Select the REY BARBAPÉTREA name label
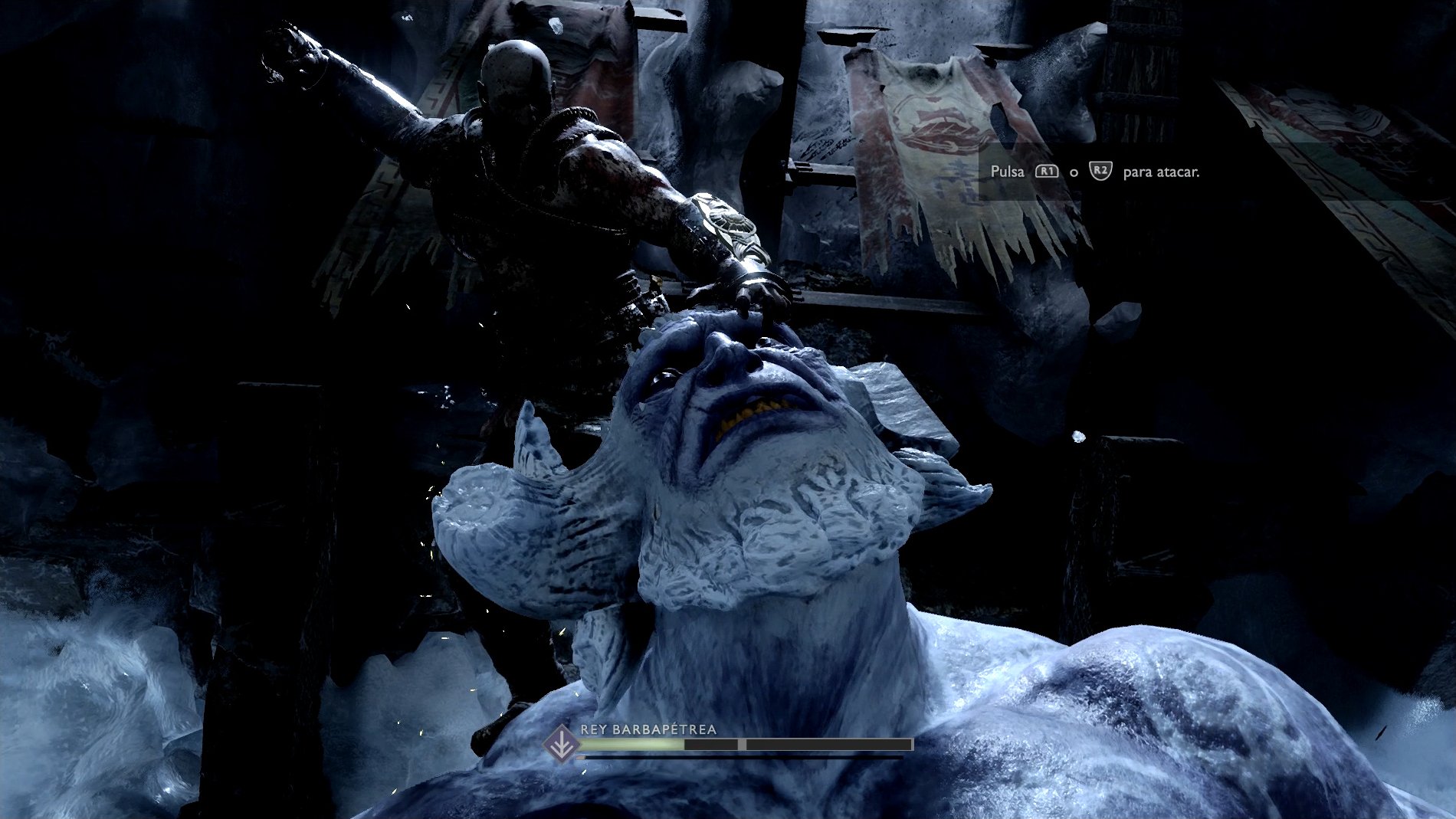1456x819 pixels. click(650, 728)
